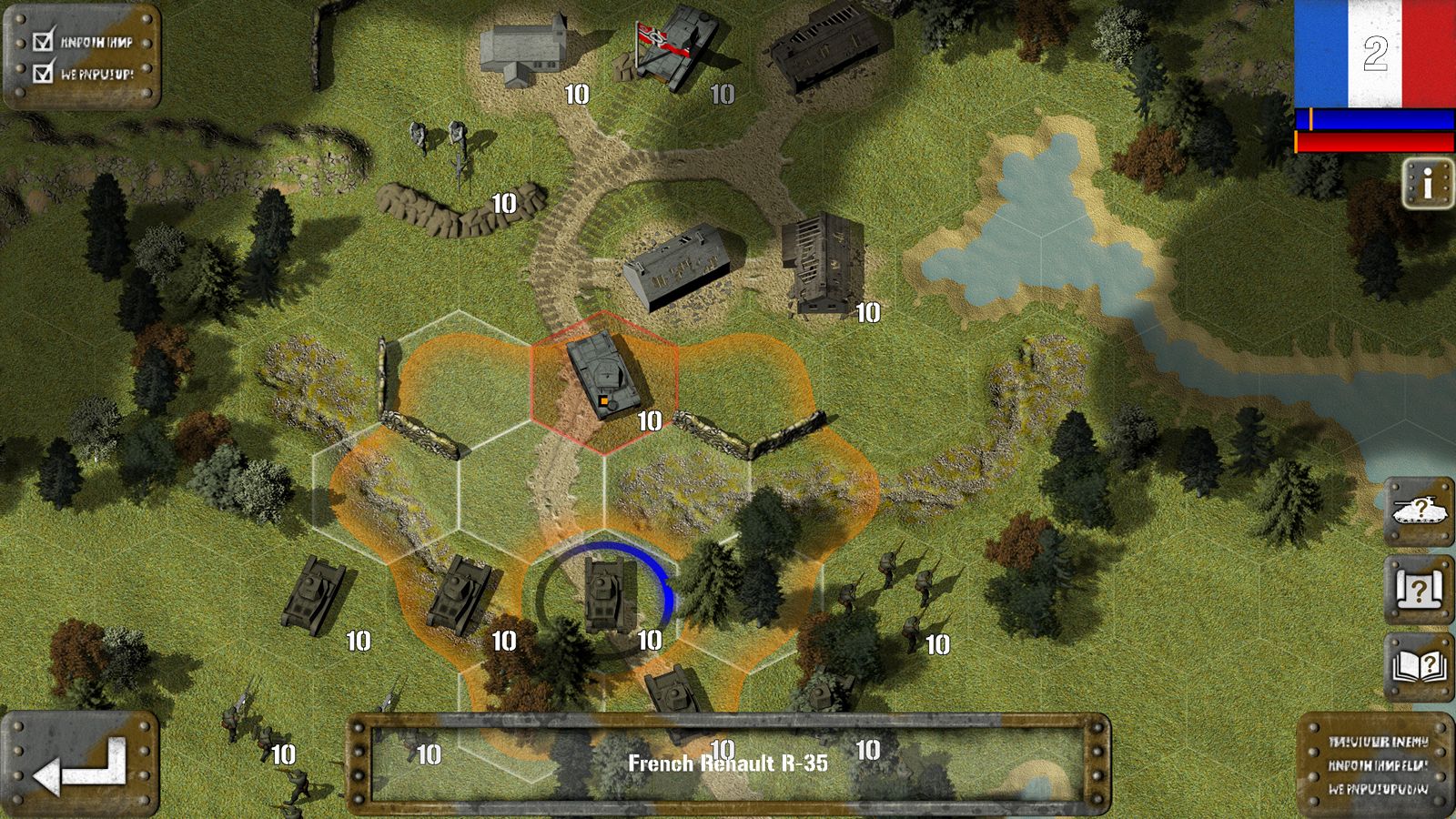Click the return arrow button
Screen dimensions: 1456x819
pos(80,764)
